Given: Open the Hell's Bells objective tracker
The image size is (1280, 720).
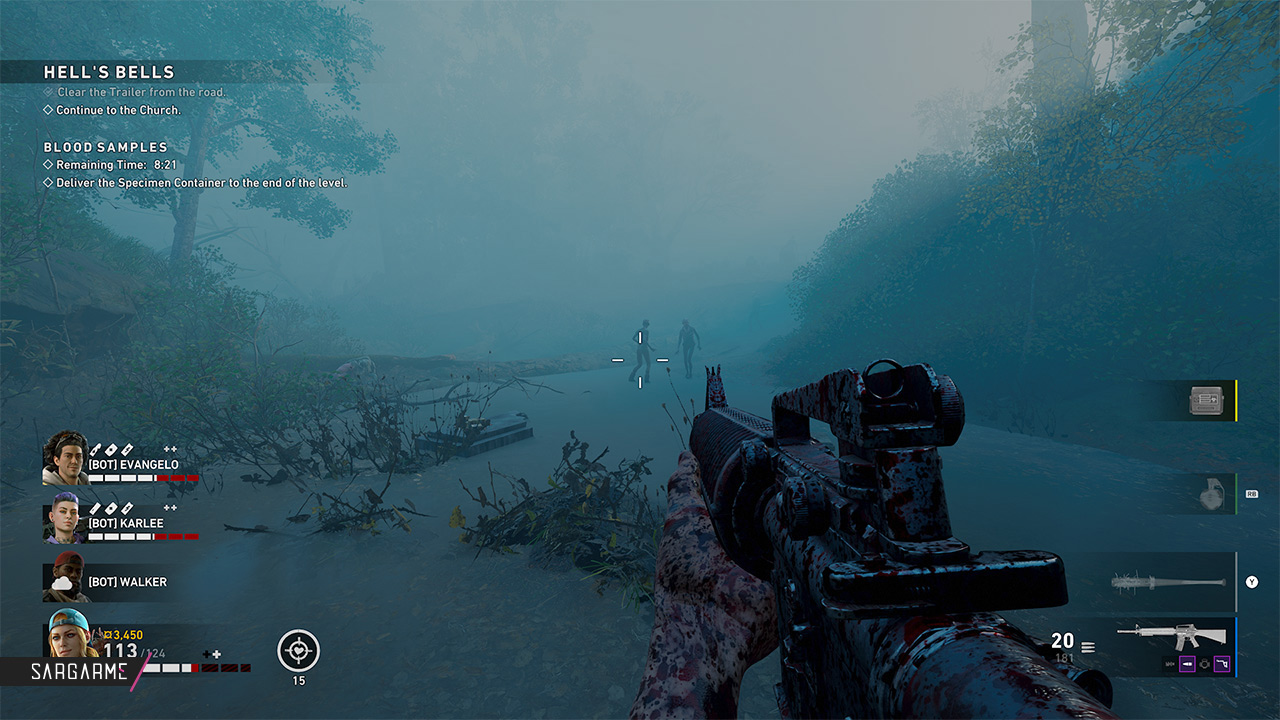Looking at the screenshot, I should (109, 72).
